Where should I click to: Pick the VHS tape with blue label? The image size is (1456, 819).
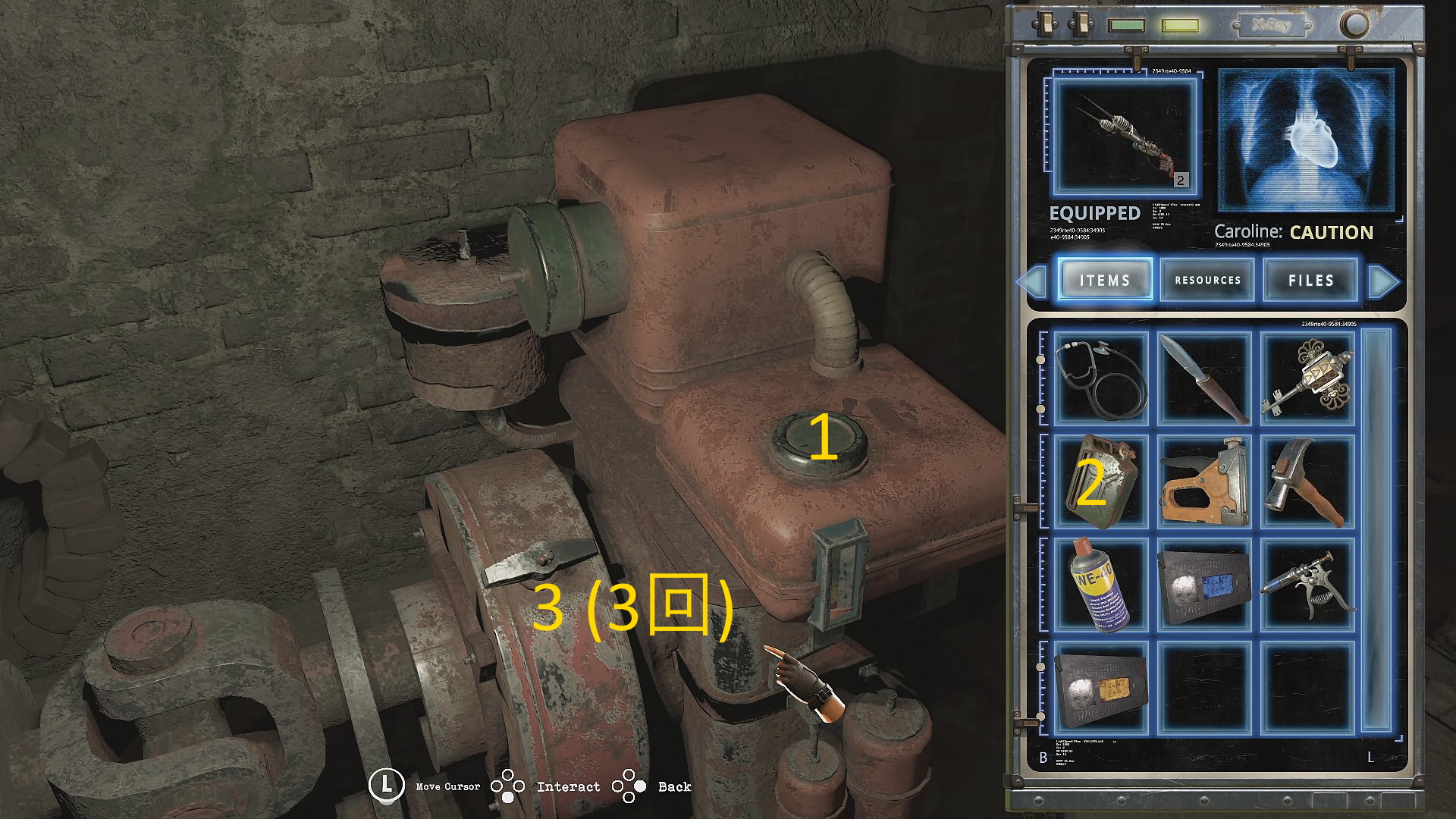click(x=1204, y=584)
